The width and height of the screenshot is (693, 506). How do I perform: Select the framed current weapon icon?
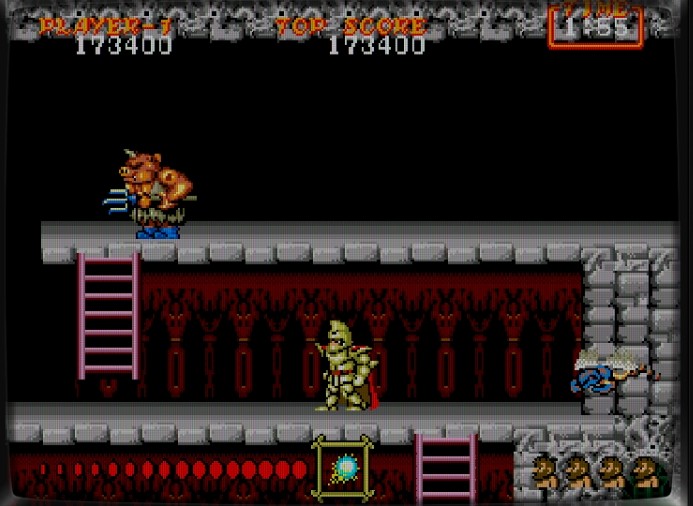click(344, 468)
